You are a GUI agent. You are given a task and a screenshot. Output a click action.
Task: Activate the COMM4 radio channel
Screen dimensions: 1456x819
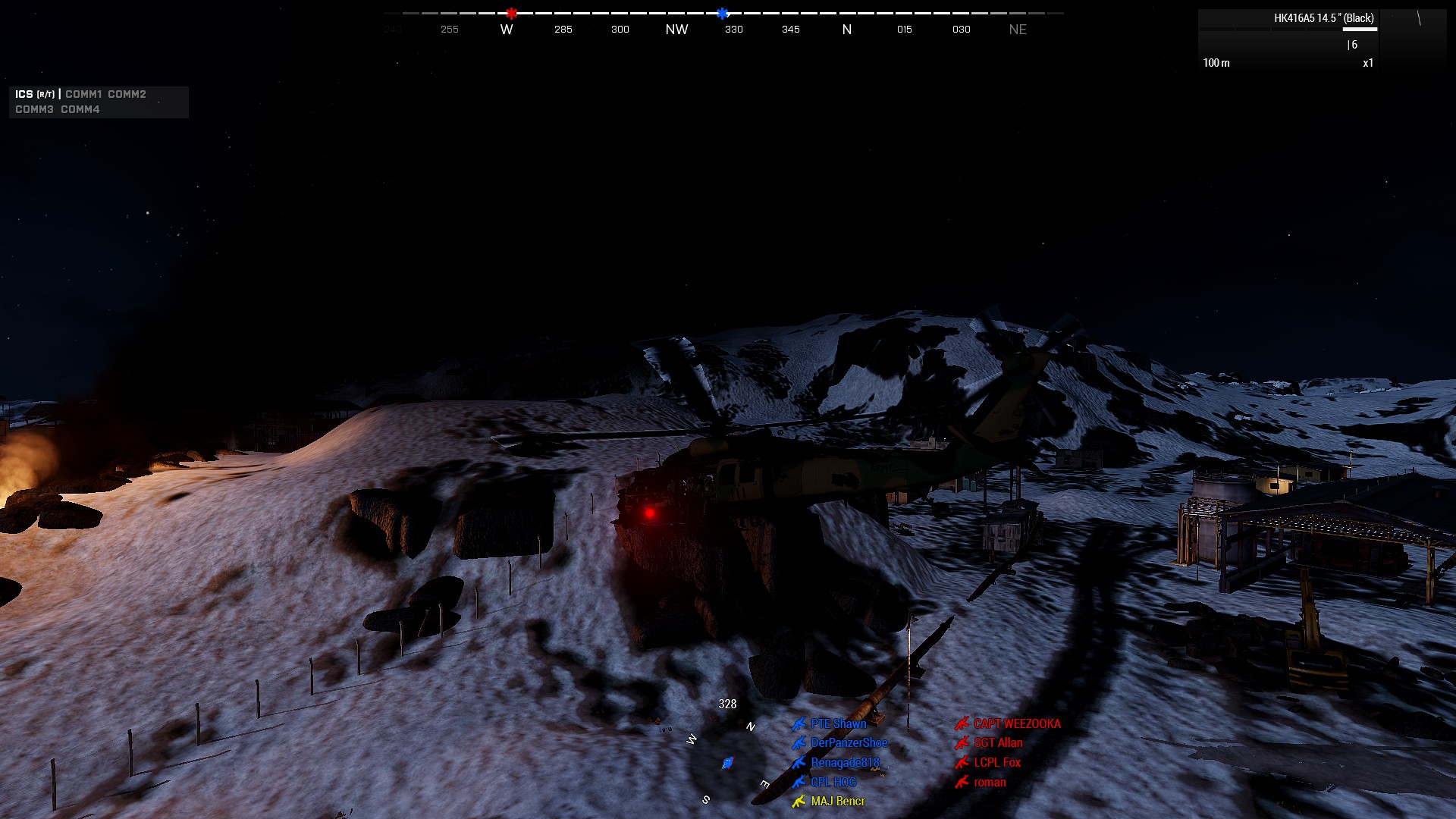[80, 109]
